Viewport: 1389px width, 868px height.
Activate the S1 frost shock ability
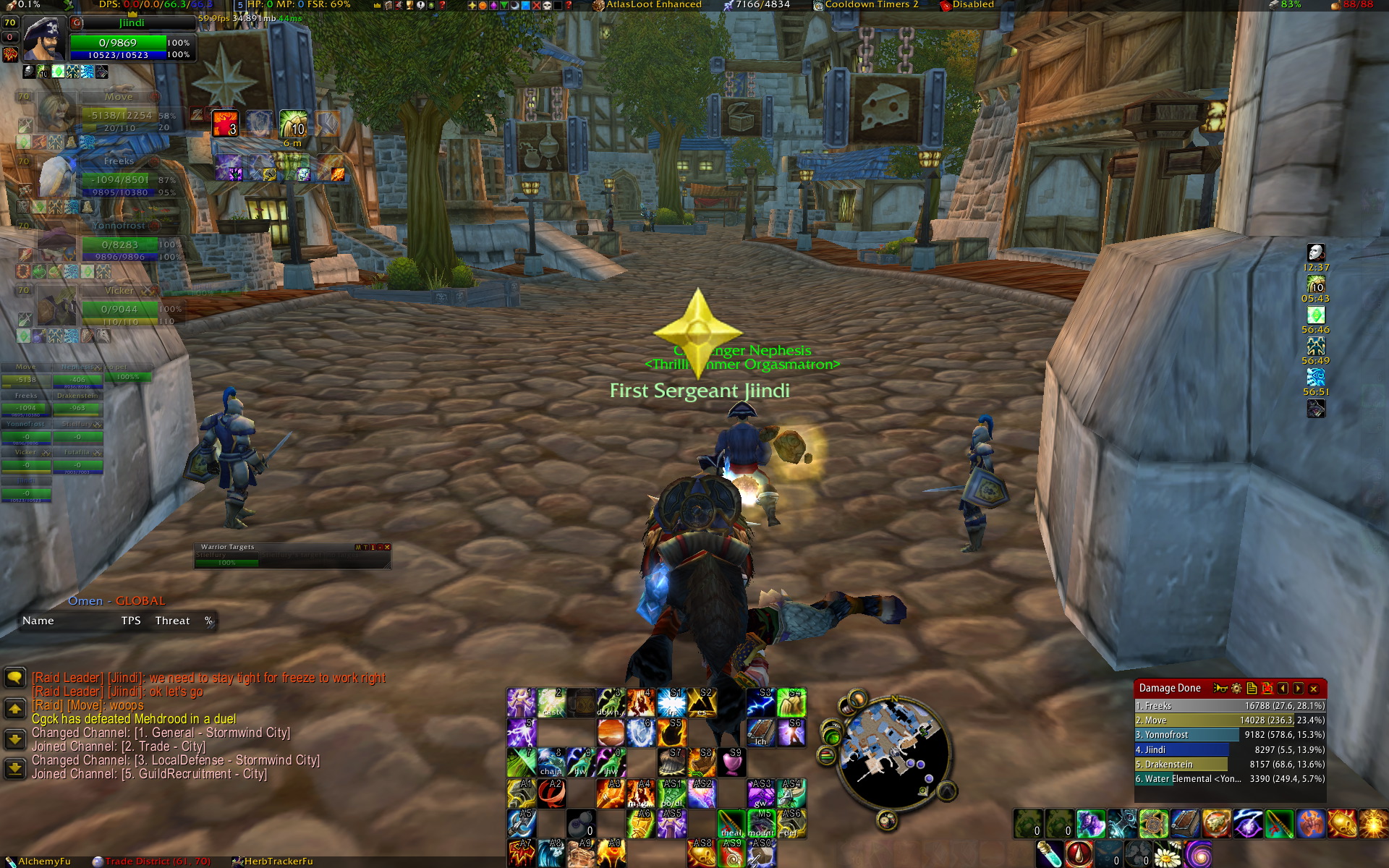point(671,702)
